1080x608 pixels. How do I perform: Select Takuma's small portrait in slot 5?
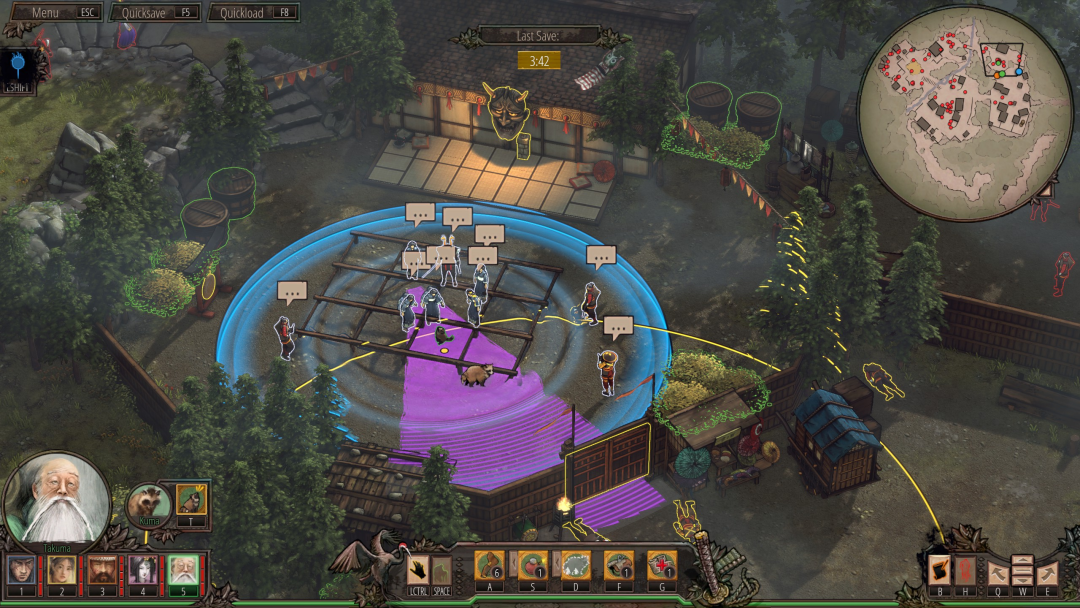click(182, 570)
